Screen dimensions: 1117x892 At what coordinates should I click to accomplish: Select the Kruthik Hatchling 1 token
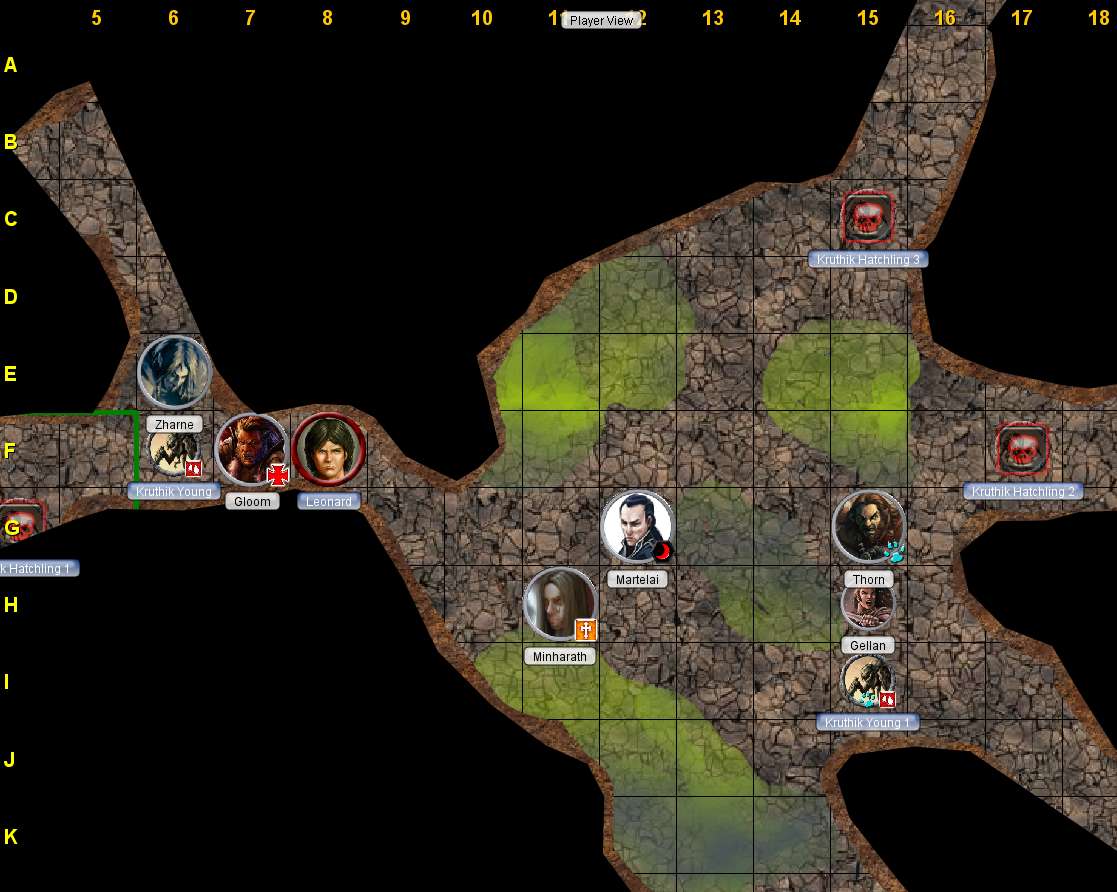pyautogui.click(x=22, y=524)
